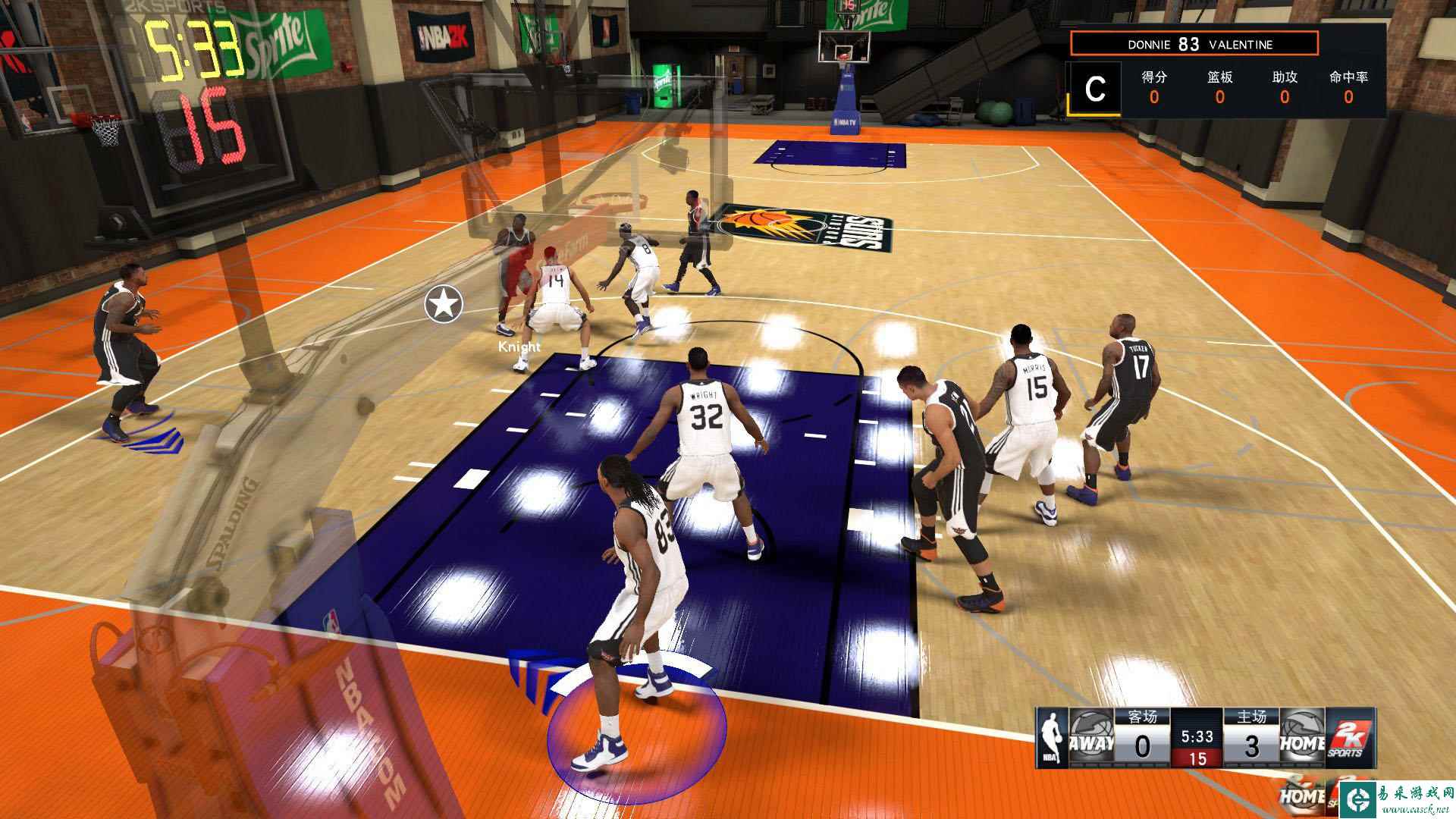The image size is (1456, 819).
Task: Click the white star marker beside Knight
Action: point(444,305)
